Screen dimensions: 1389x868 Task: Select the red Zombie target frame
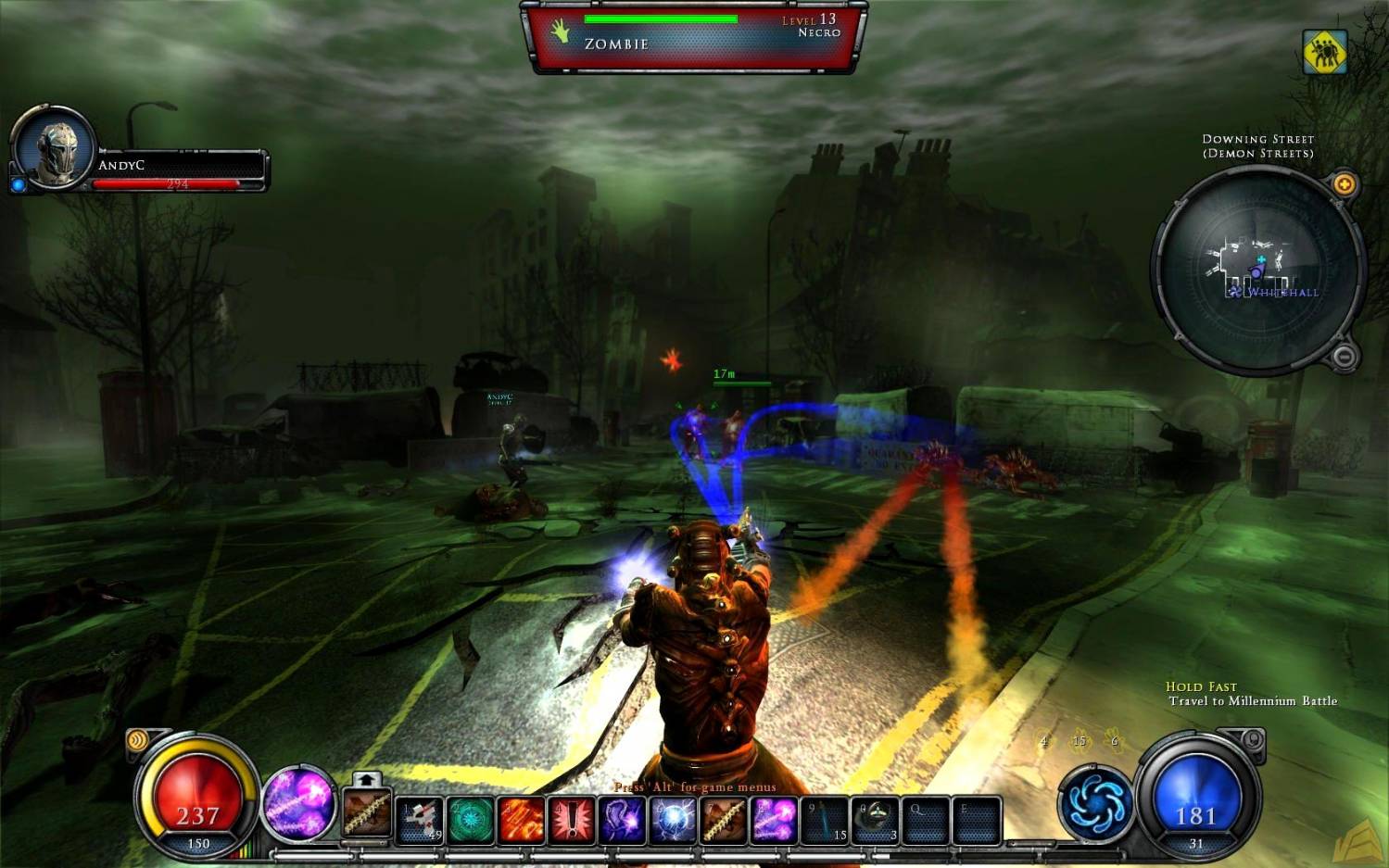click(693, 35)
